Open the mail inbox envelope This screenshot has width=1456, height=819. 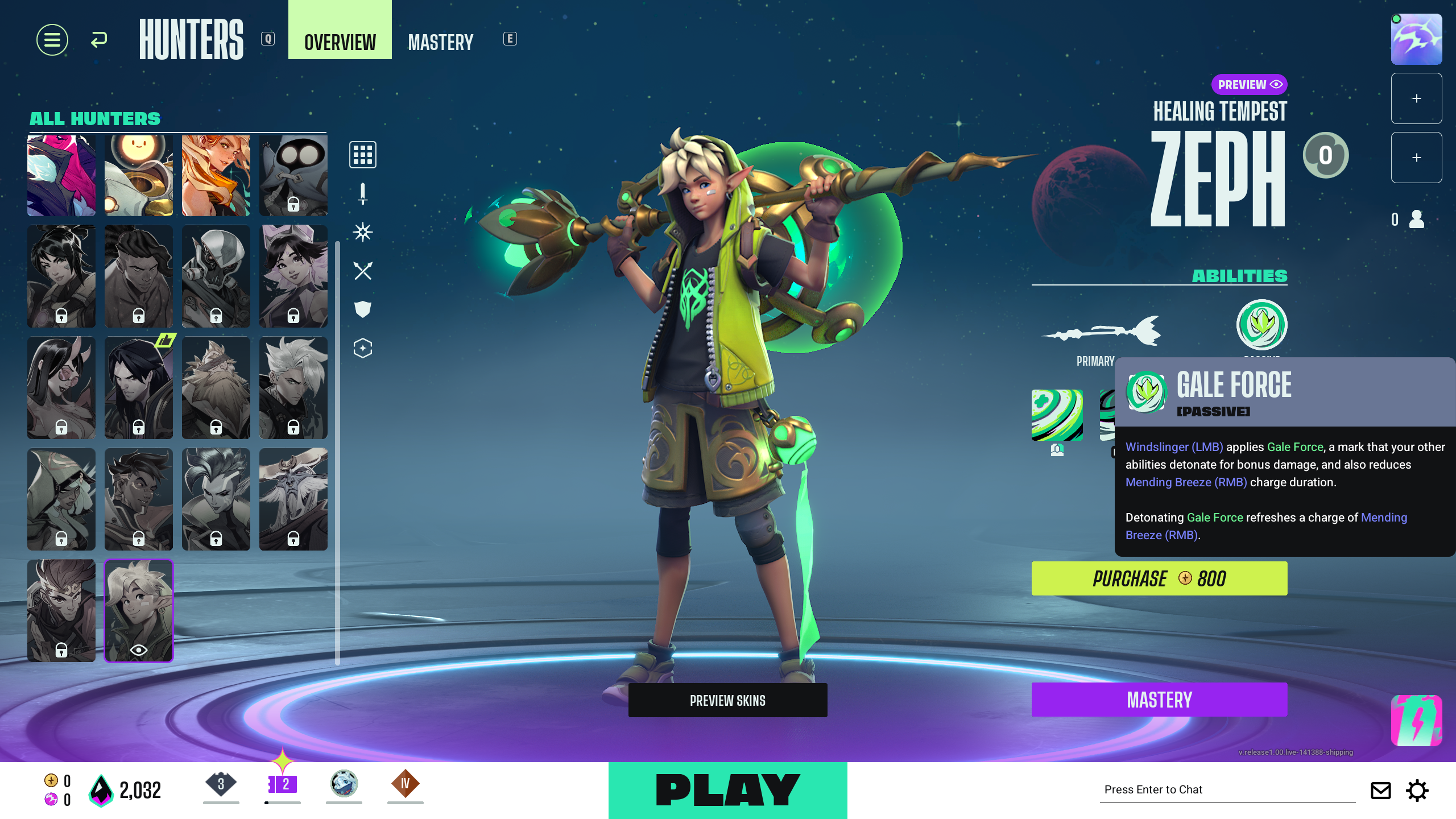coord(1380,791)
